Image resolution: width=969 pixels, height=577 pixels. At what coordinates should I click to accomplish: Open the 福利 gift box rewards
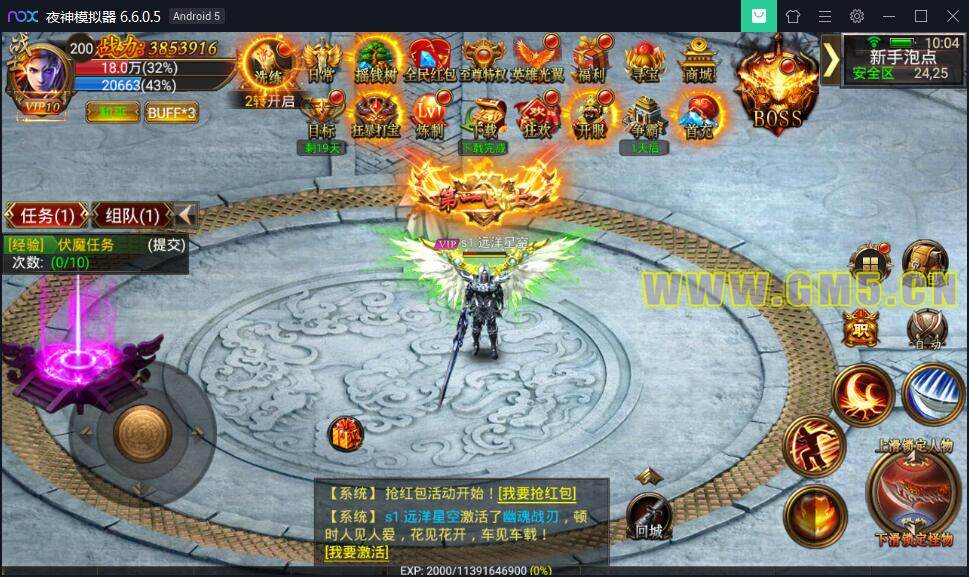(592, 59)
